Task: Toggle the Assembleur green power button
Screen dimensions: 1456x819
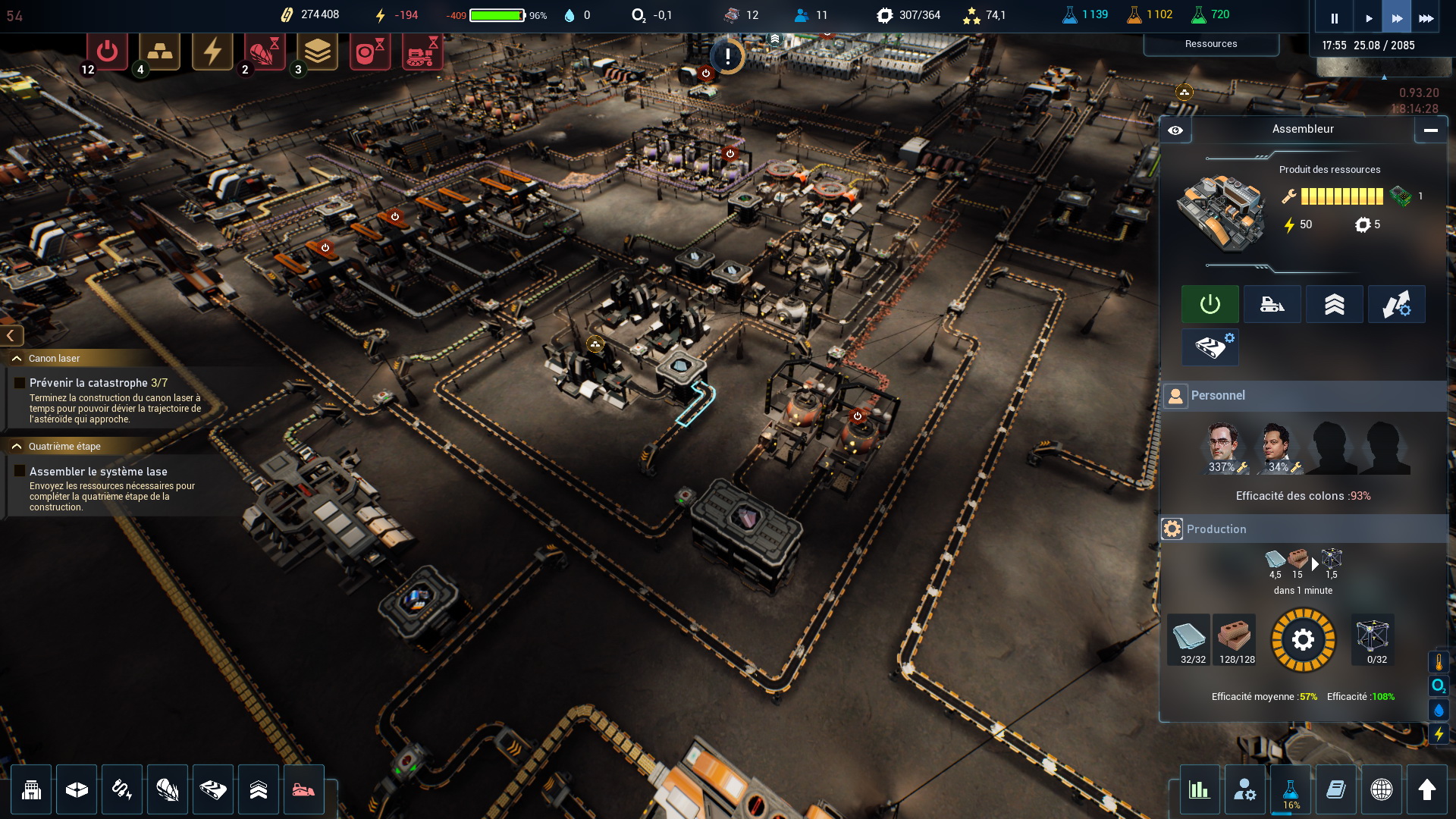Action: 1210,304
